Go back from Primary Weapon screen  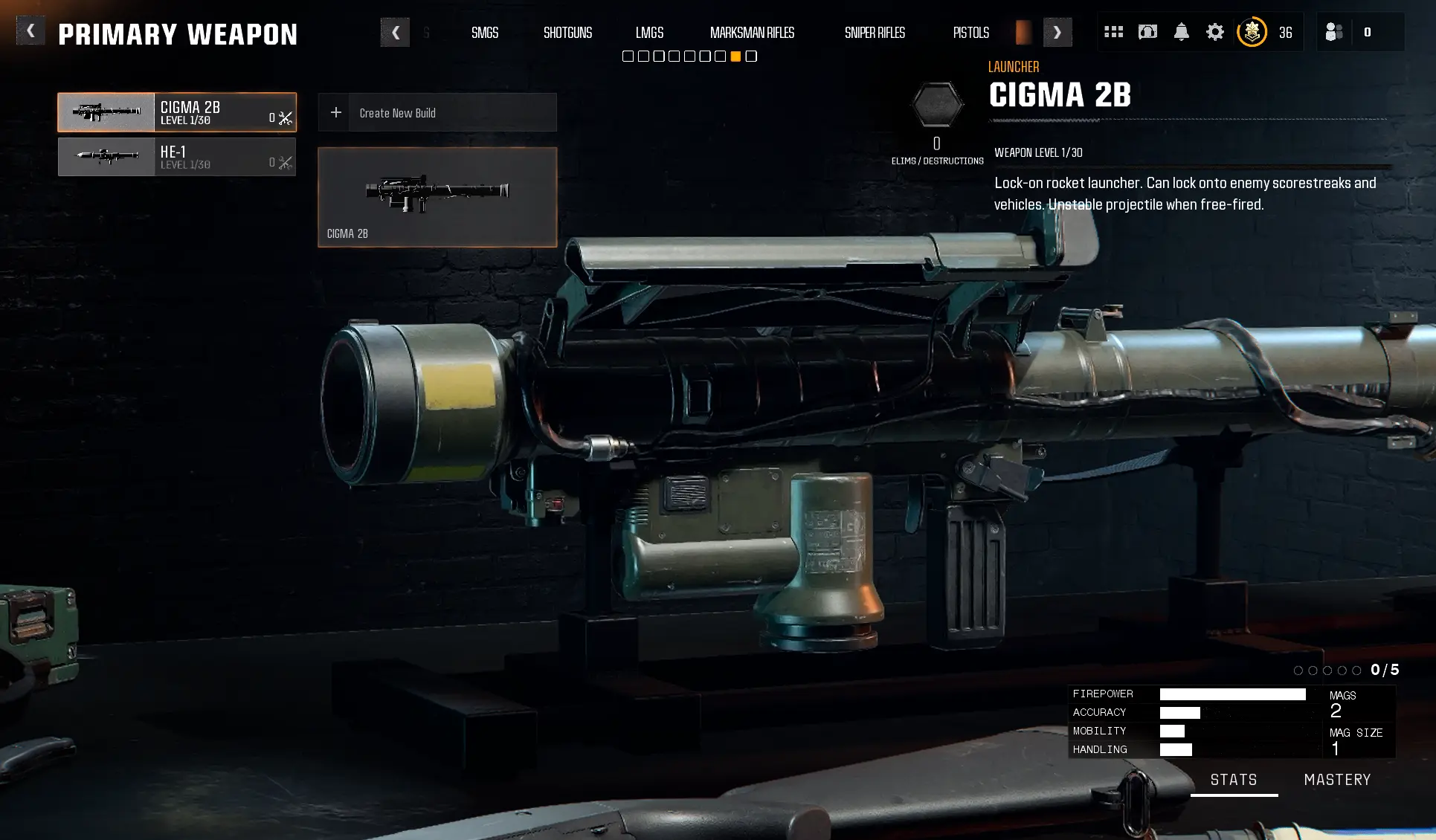30,31
